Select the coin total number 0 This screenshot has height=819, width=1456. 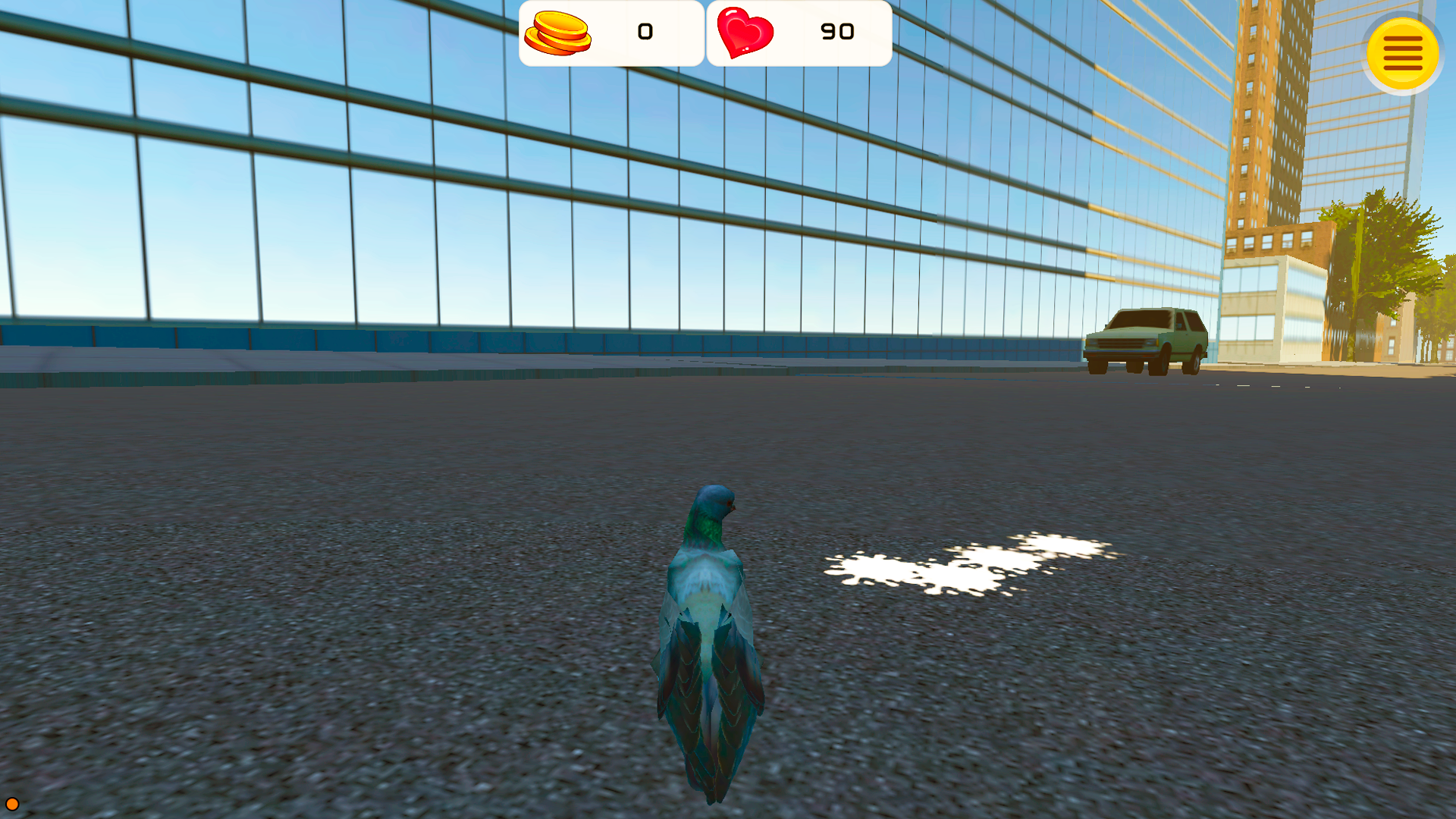pyautogui.click(x=643, y=33)
